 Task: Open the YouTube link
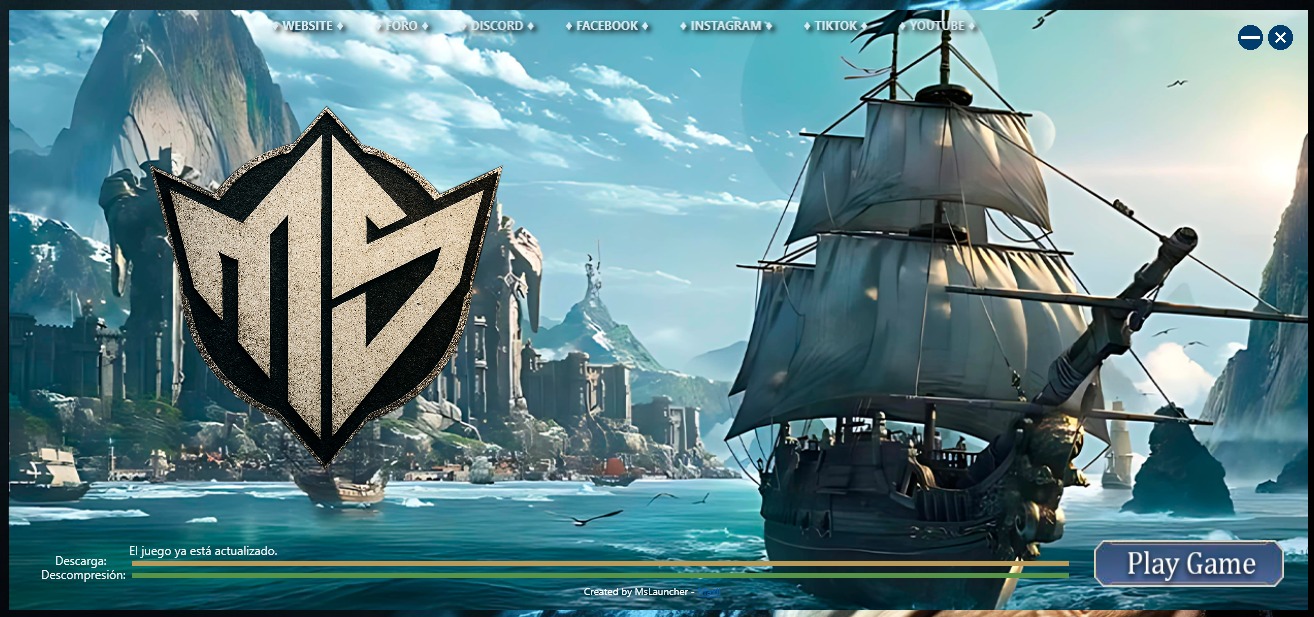[937, 26]
